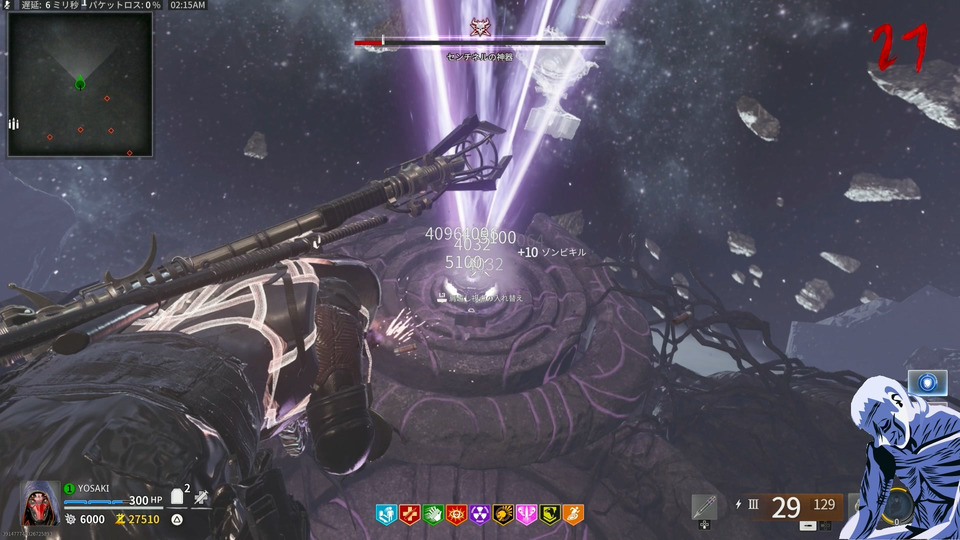Image resolution: width=960 pixels, height=540 pixels.
Task: Click the minimap in the corner
Action: pyautogui.click(x=80, y=84)
